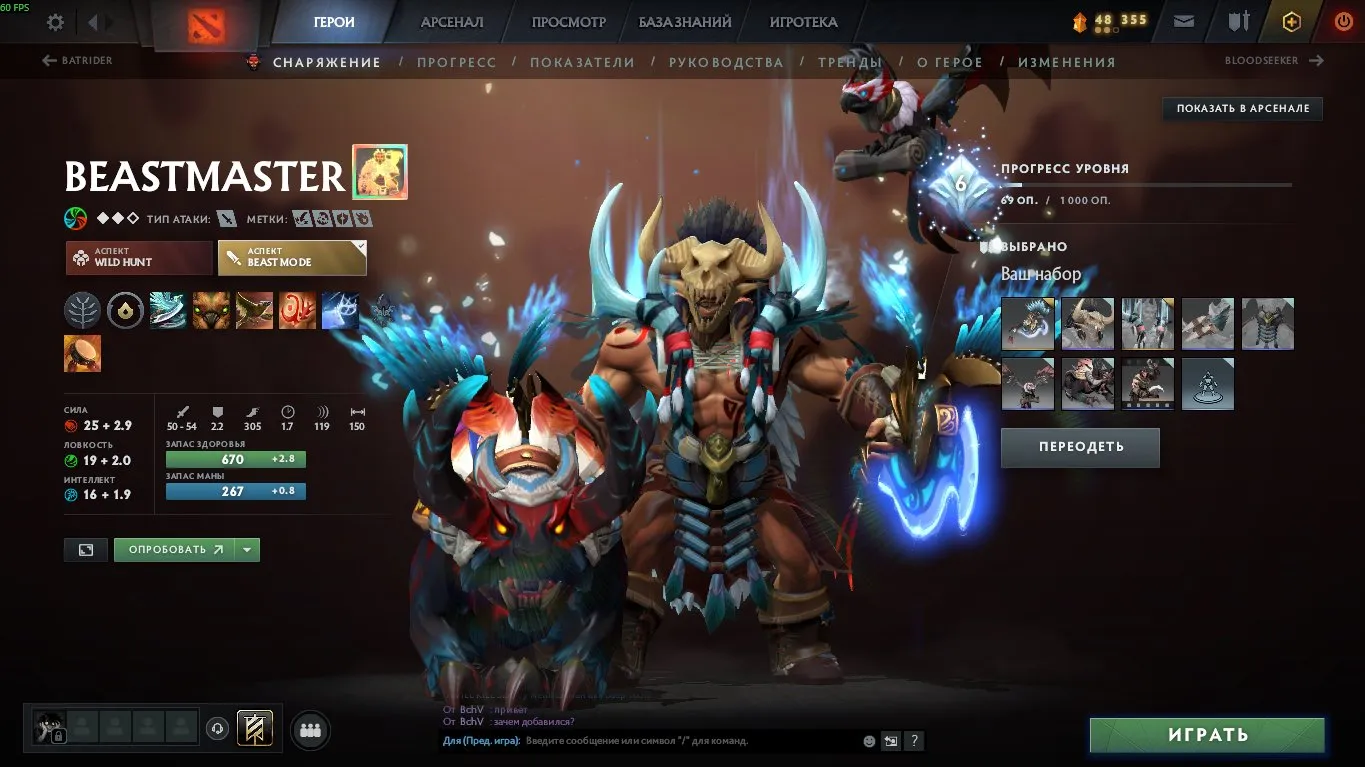
Task: Toggle the matchmaking headphones icon
Action: (218, 730)
